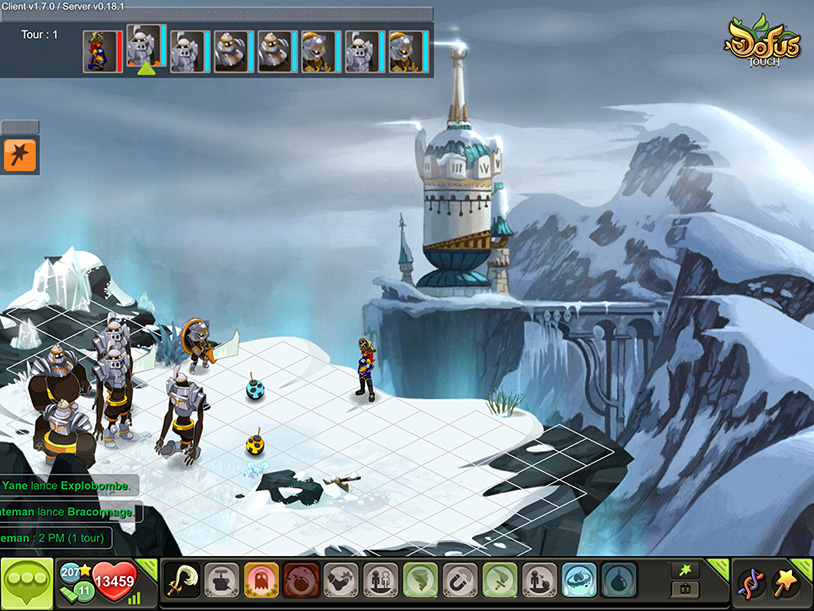
Task: Open the green chat bubble button
Action: pos(27,582)
